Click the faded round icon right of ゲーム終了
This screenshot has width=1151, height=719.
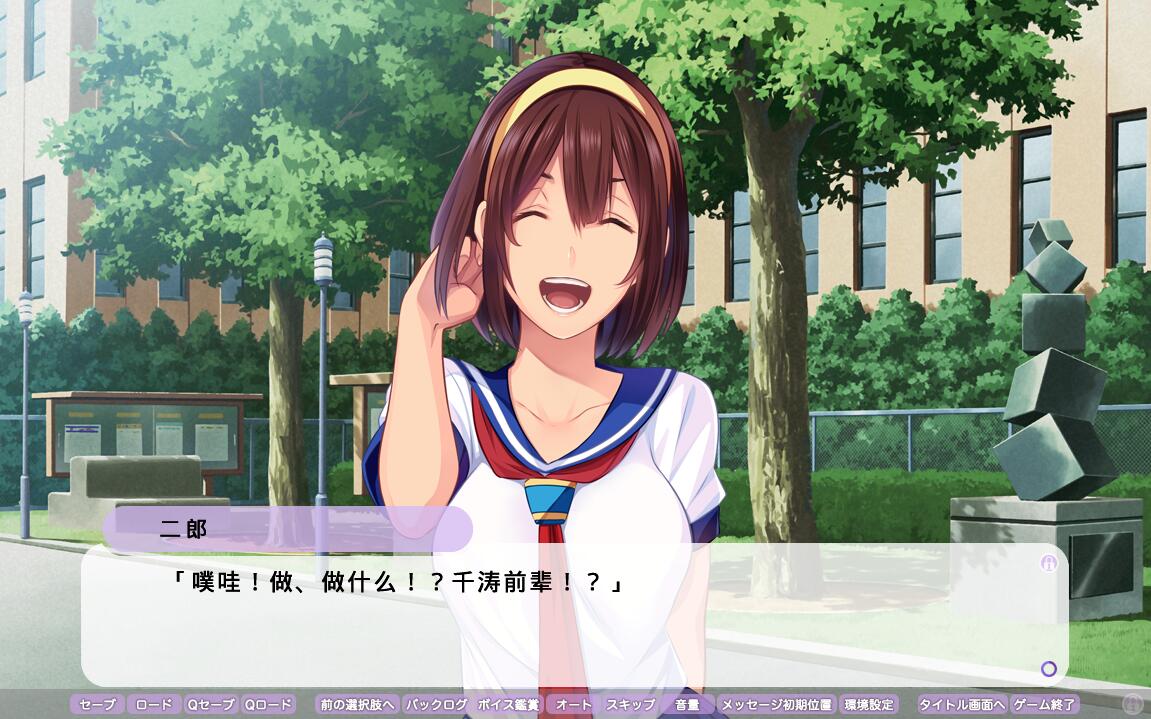(x=1133, y=703)
